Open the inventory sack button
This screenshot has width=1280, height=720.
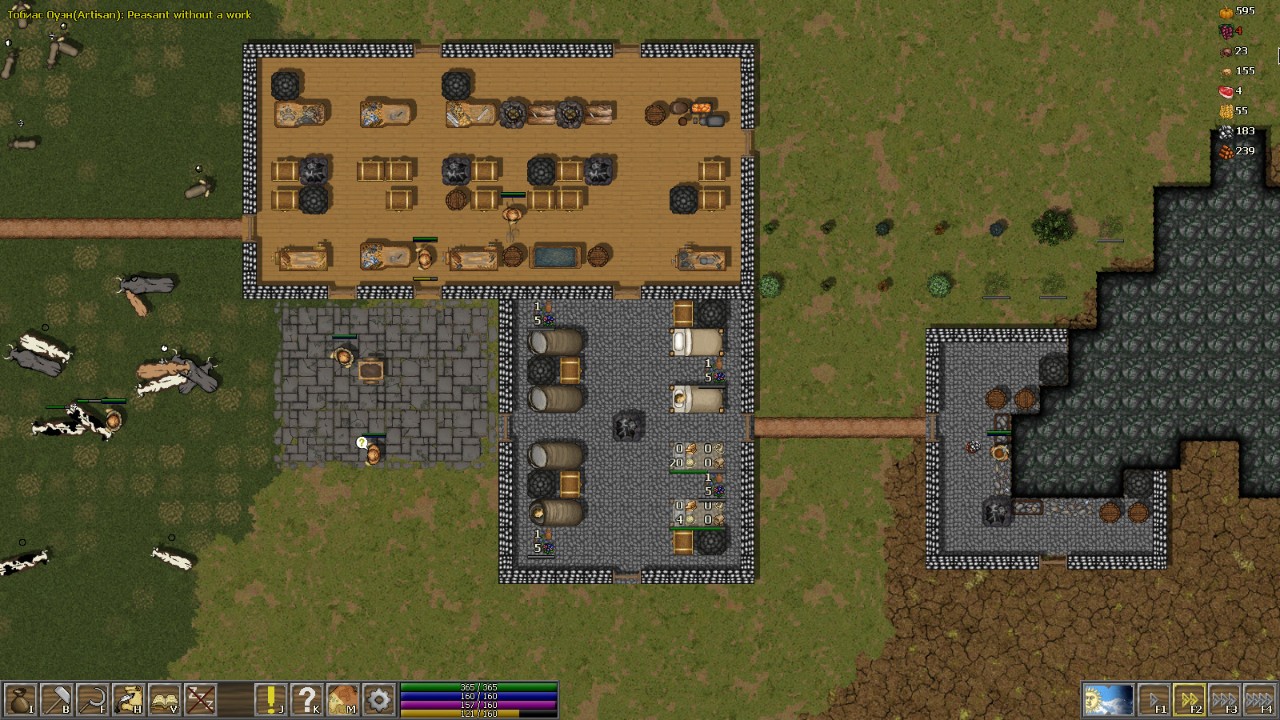20,699
